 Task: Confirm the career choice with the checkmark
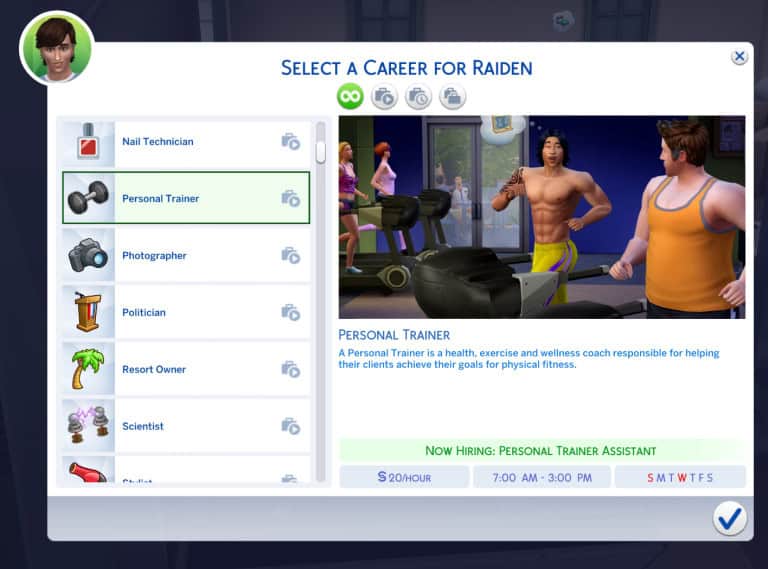click(730, 518)
